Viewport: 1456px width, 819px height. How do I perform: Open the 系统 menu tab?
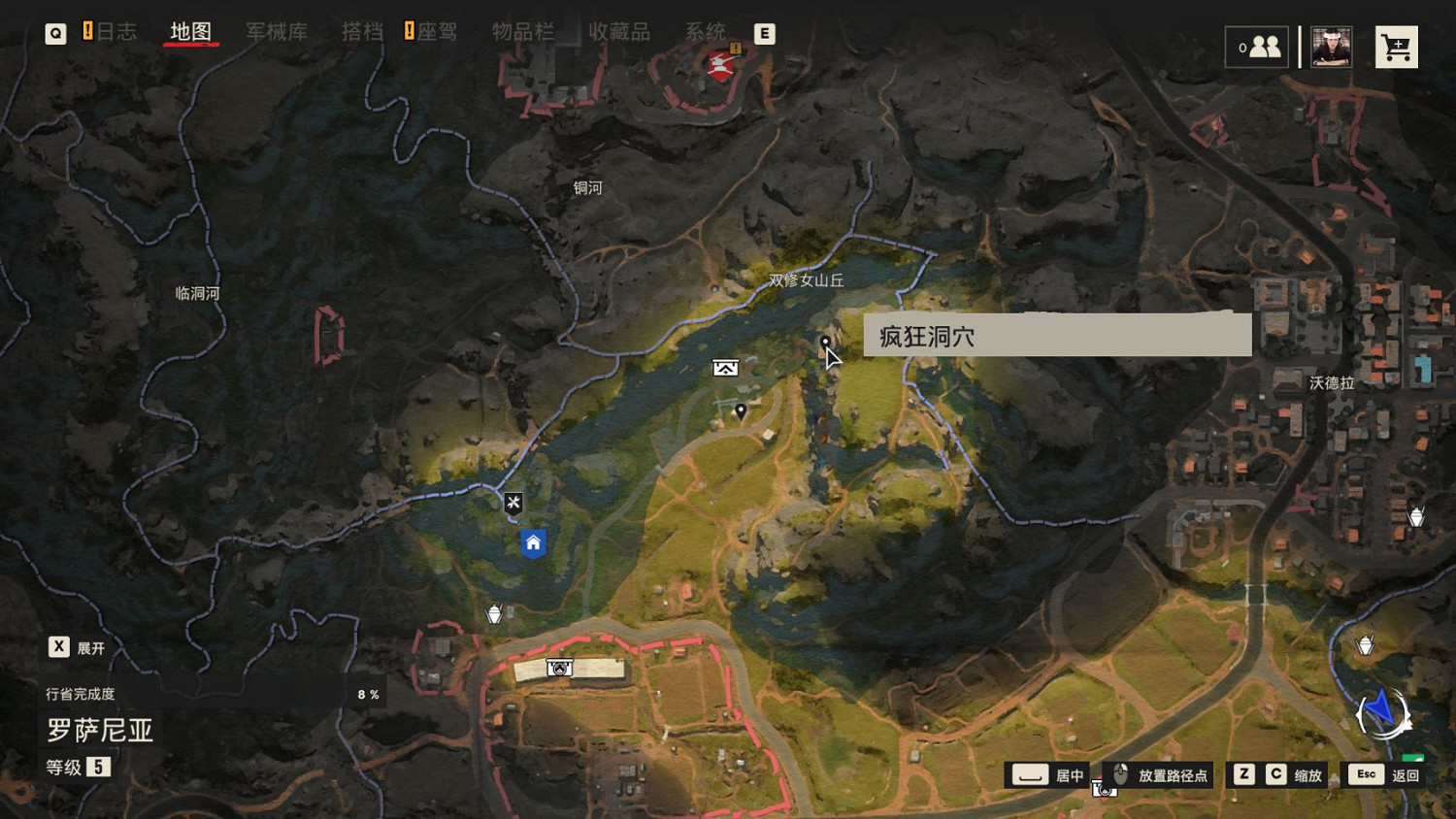coord(708,31)
